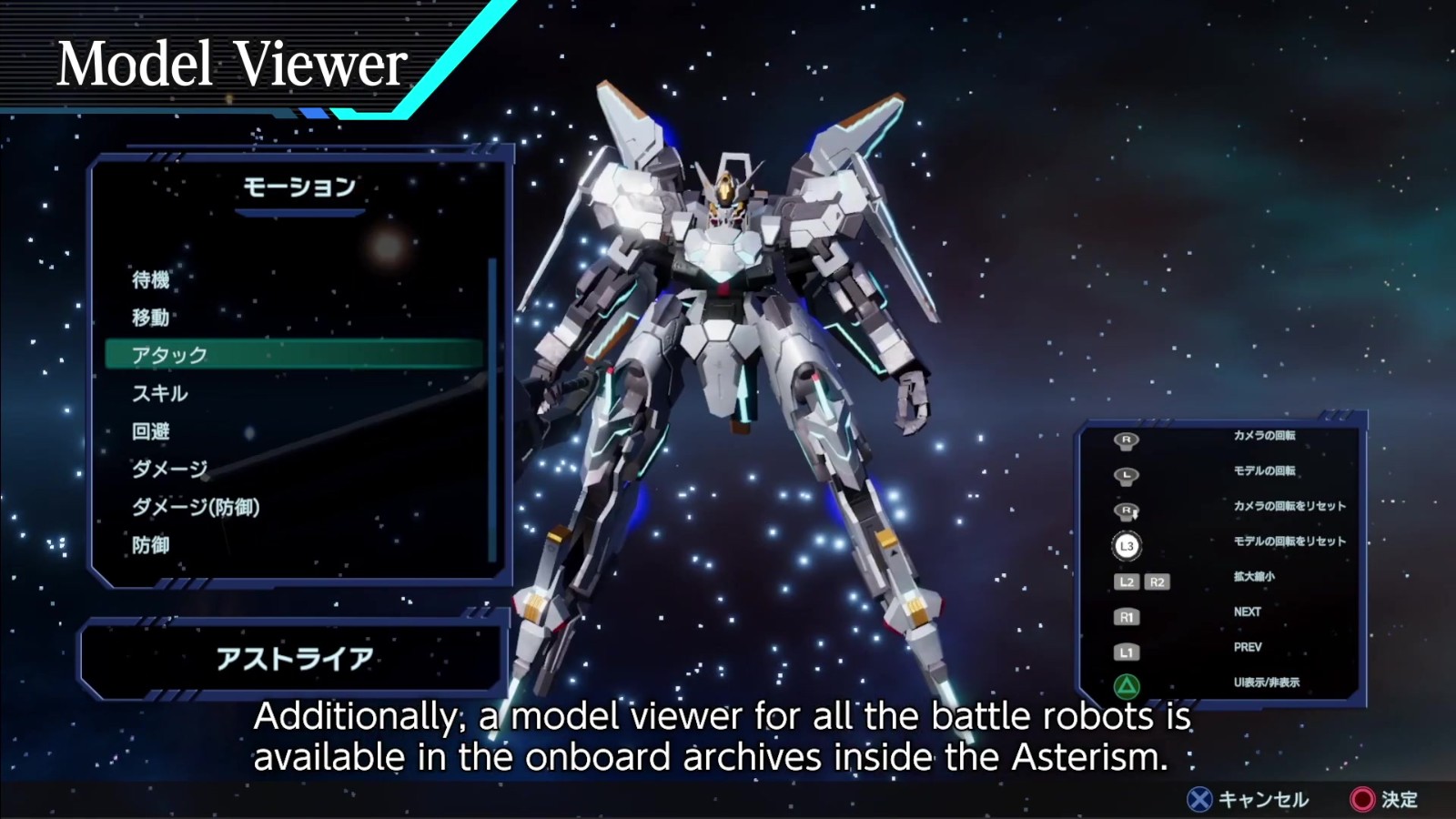Select the 待機 motion entry
Screen dimensions: 1456x819
pyautogui.click(x=151, y=279)
